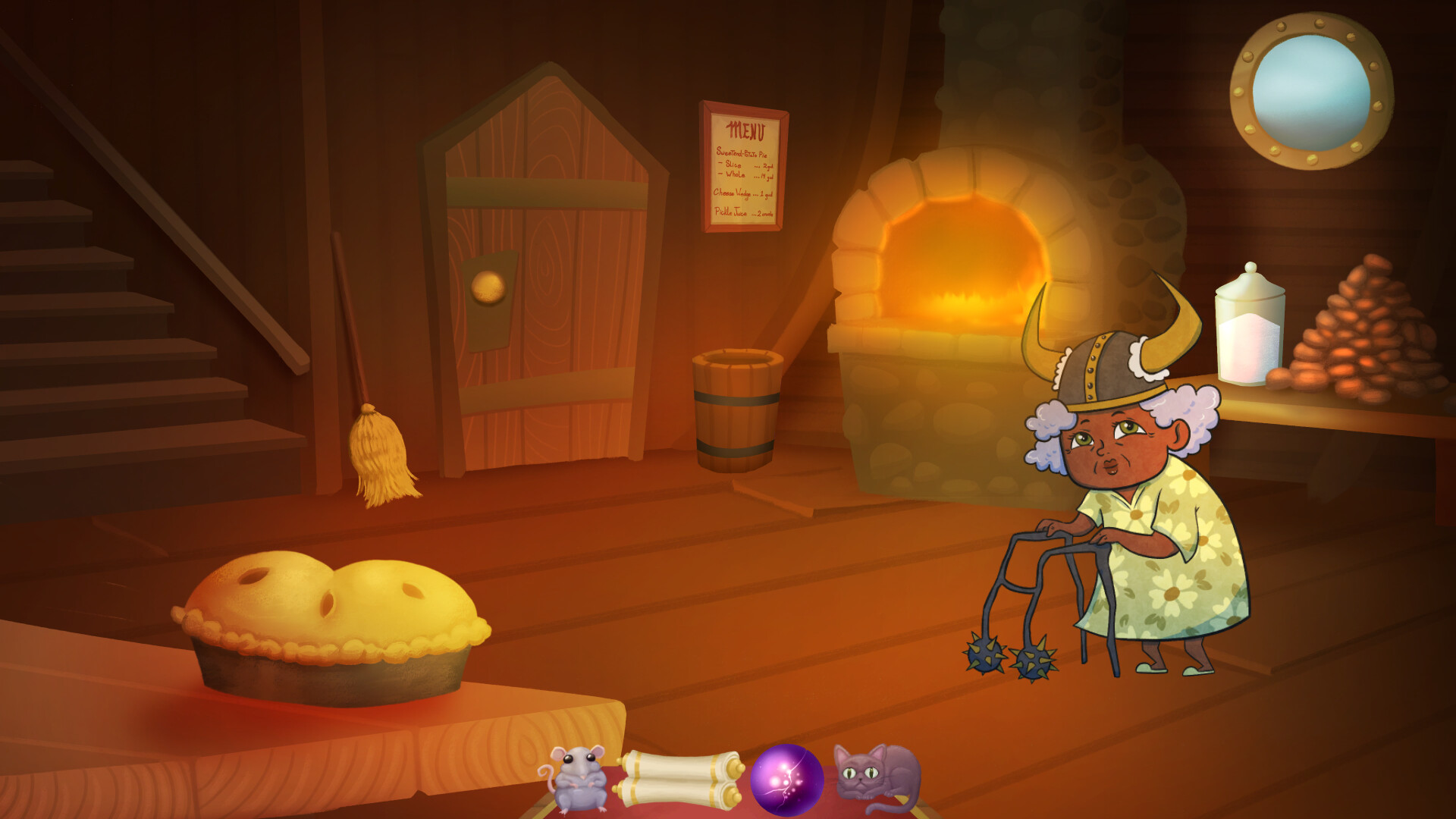Select the Pickle Juce menu entry
This screenshot has width=1456, height=819.
(743, 212)
